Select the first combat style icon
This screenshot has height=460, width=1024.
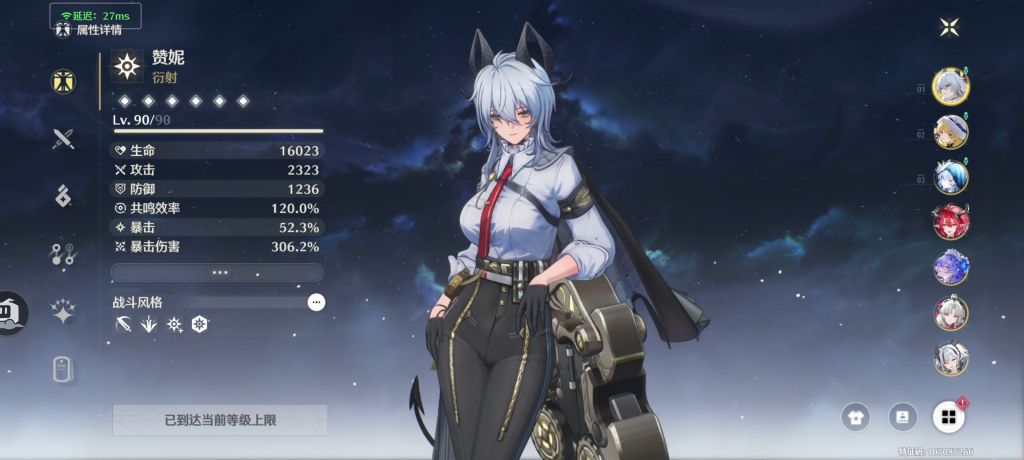click(x=122, y=324)
